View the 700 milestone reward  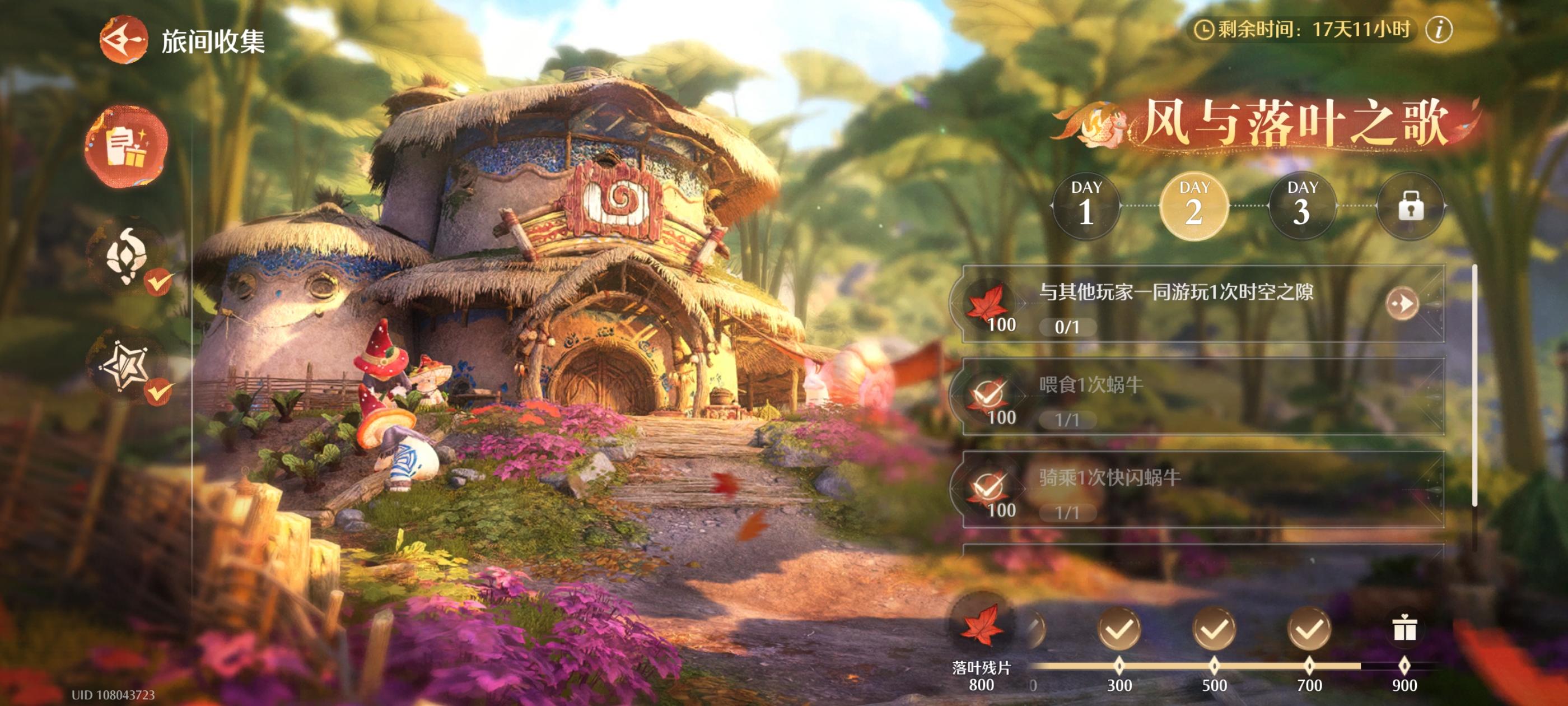(1309, 629)
